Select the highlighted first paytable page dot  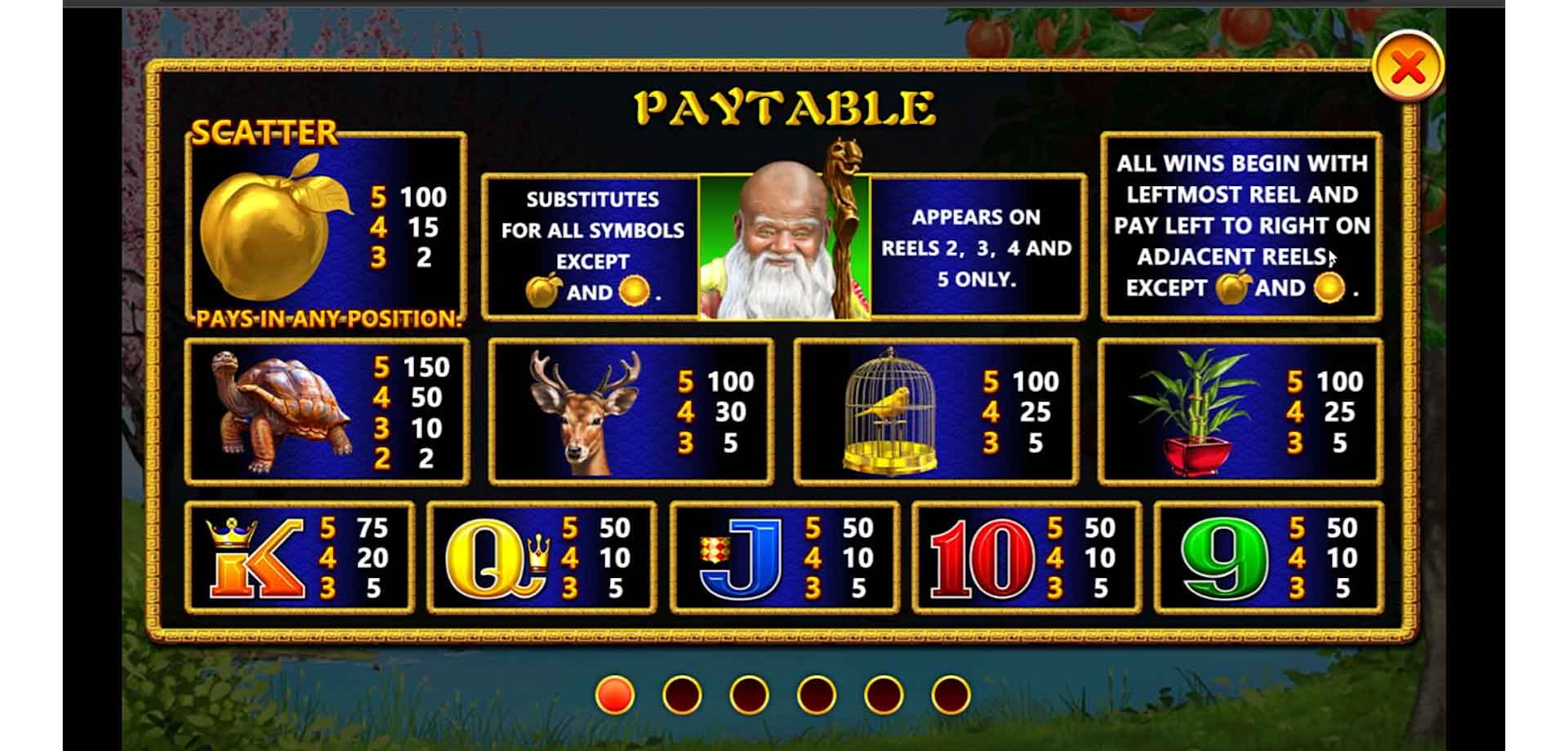click(615, 695)
